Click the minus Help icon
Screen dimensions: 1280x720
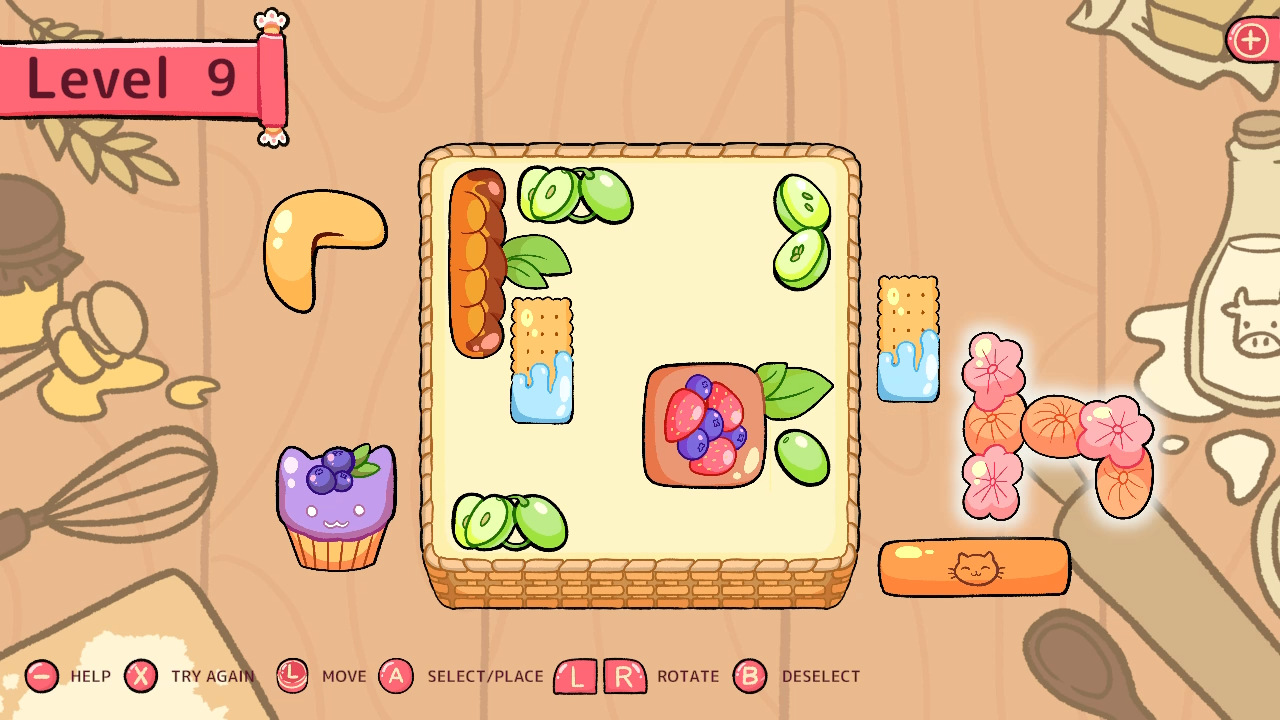click(42, 676)
